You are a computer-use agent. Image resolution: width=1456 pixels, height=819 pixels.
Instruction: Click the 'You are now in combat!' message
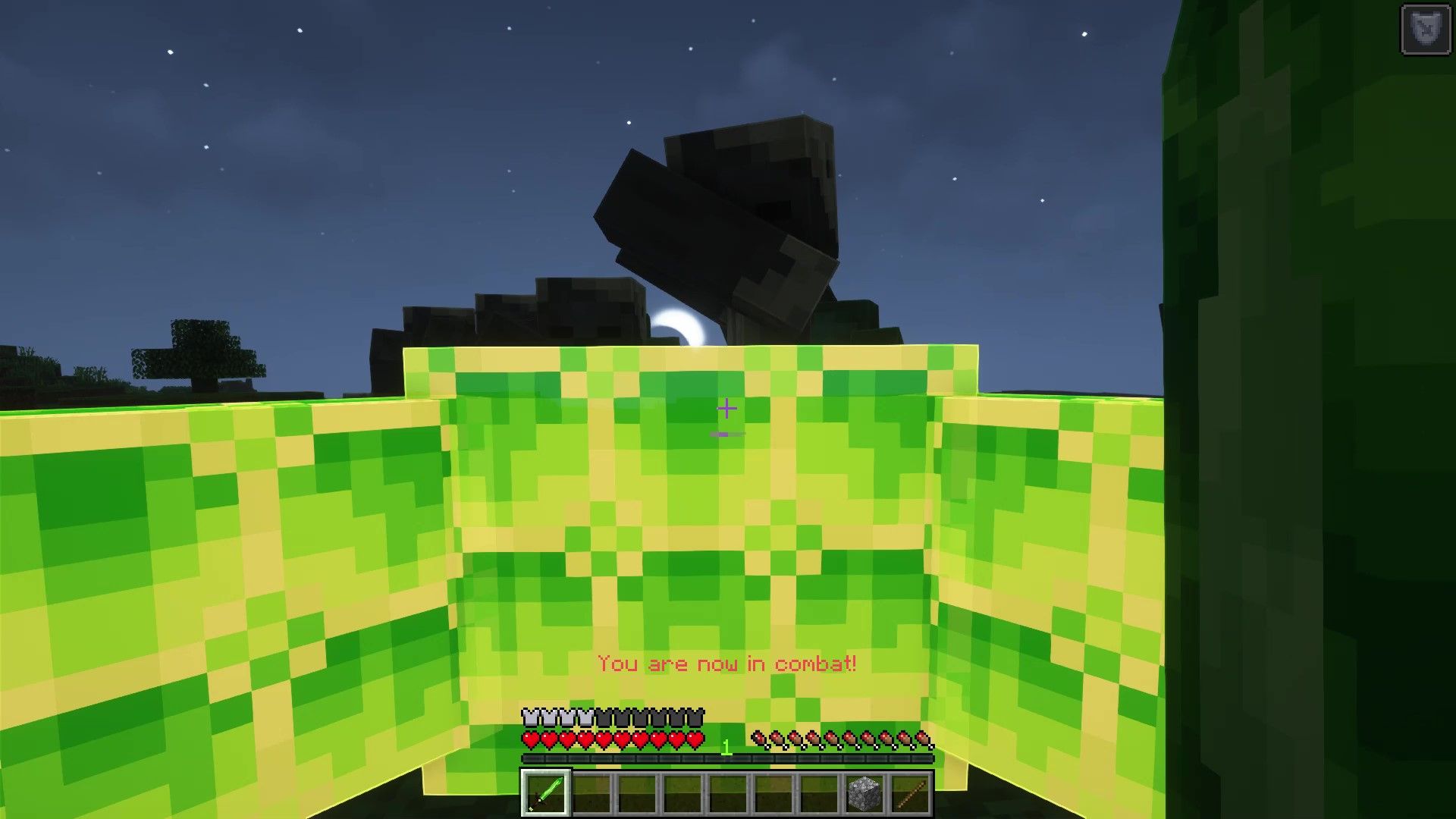[726, 663]
